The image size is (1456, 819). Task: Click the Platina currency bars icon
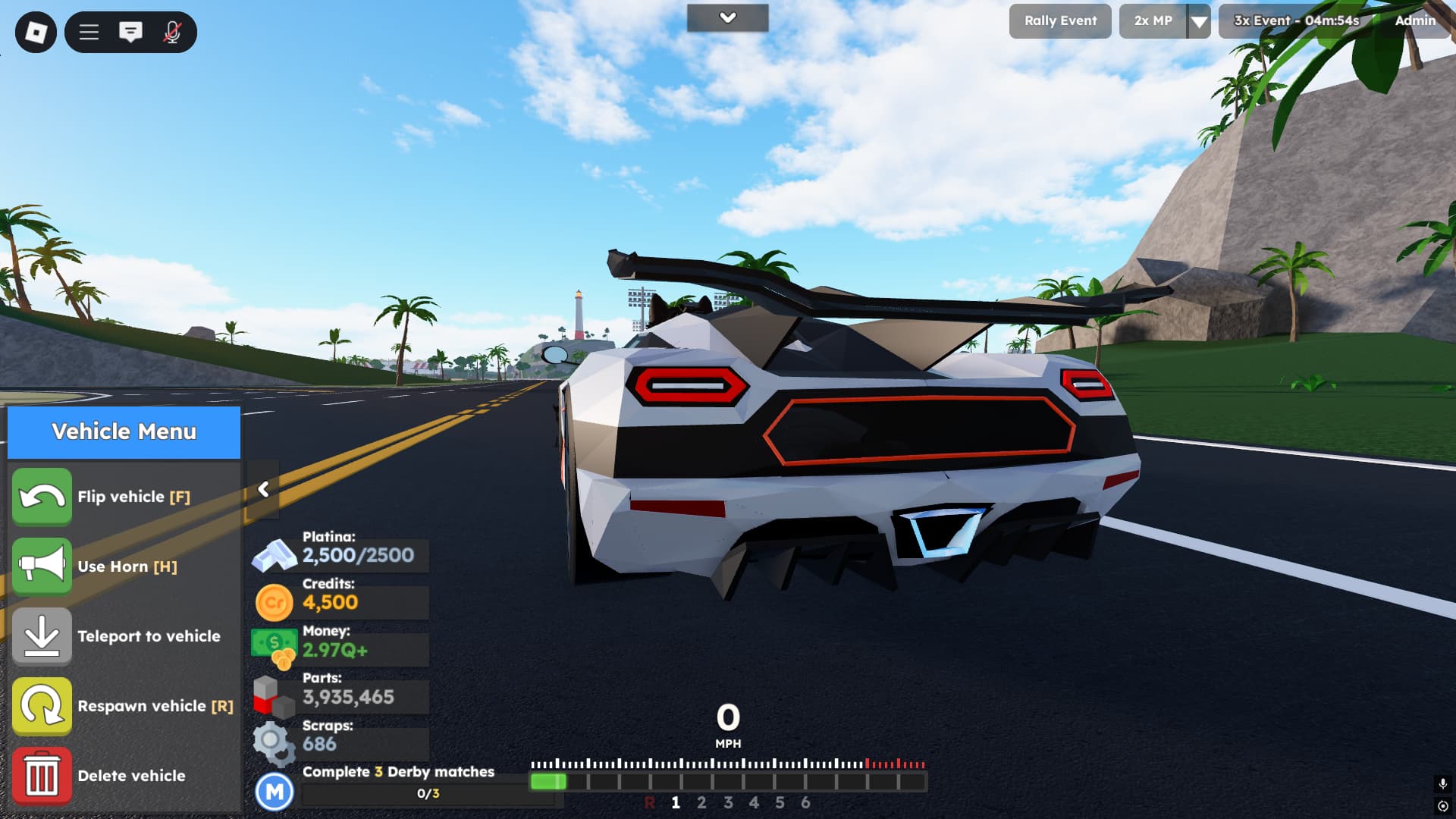[275, 555]
